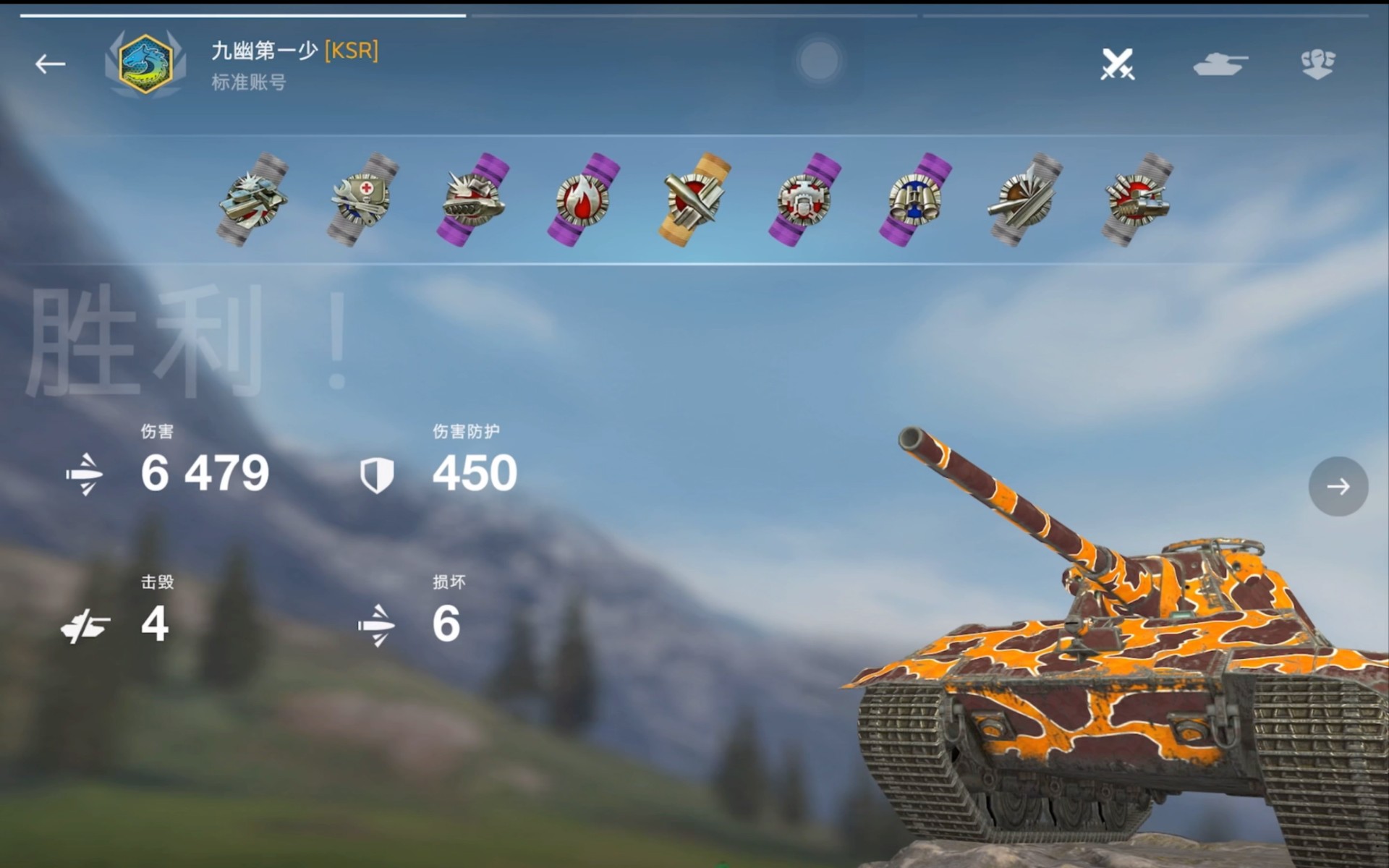Inspect the red cross turret medal
The image size is (1389, 868).
tap(804, 199)
